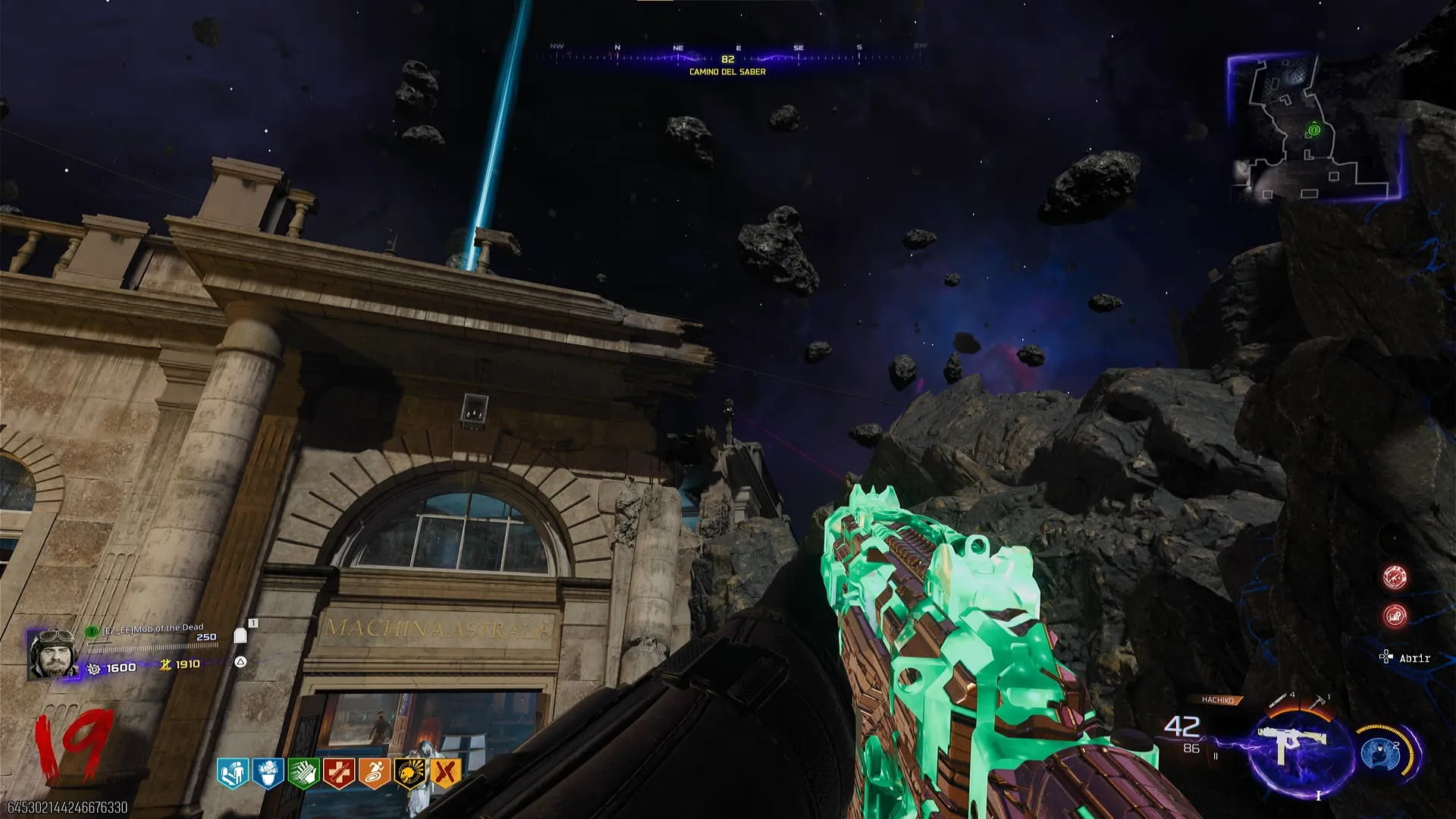Open the minimap in the corner
Image resolution: width=1456 pixels, height=819 pixels.
pyautogui.click(x=1314, y=129)
